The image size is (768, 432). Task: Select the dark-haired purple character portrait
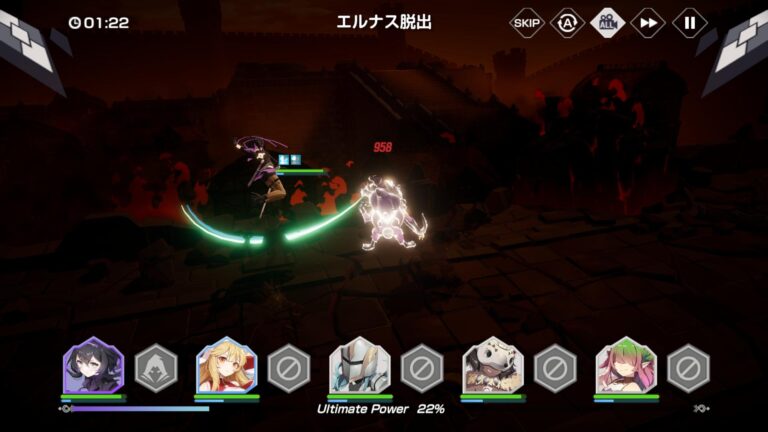(x=93, y=367)
